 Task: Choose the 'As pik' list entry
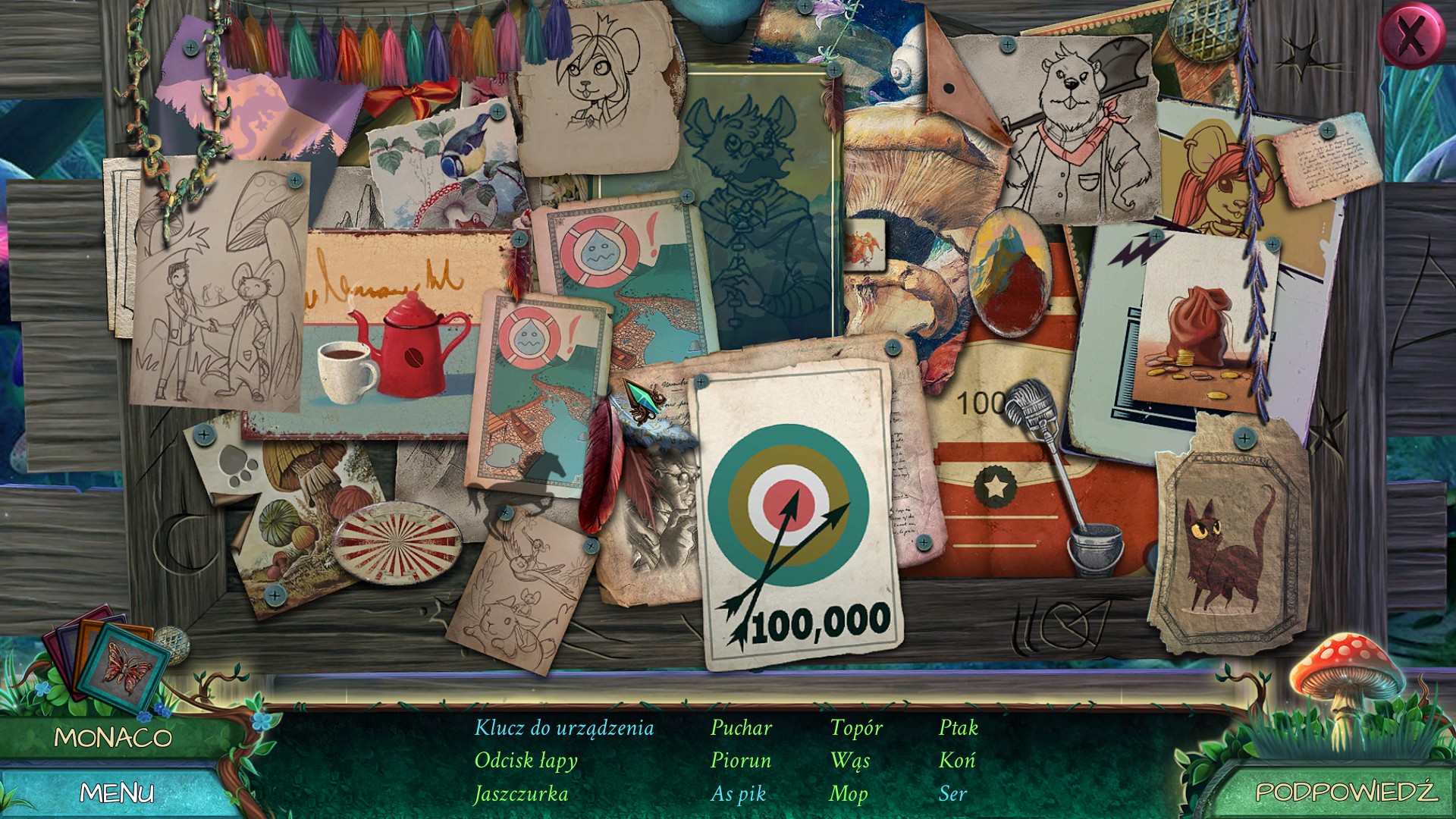[x=738, y=794]
